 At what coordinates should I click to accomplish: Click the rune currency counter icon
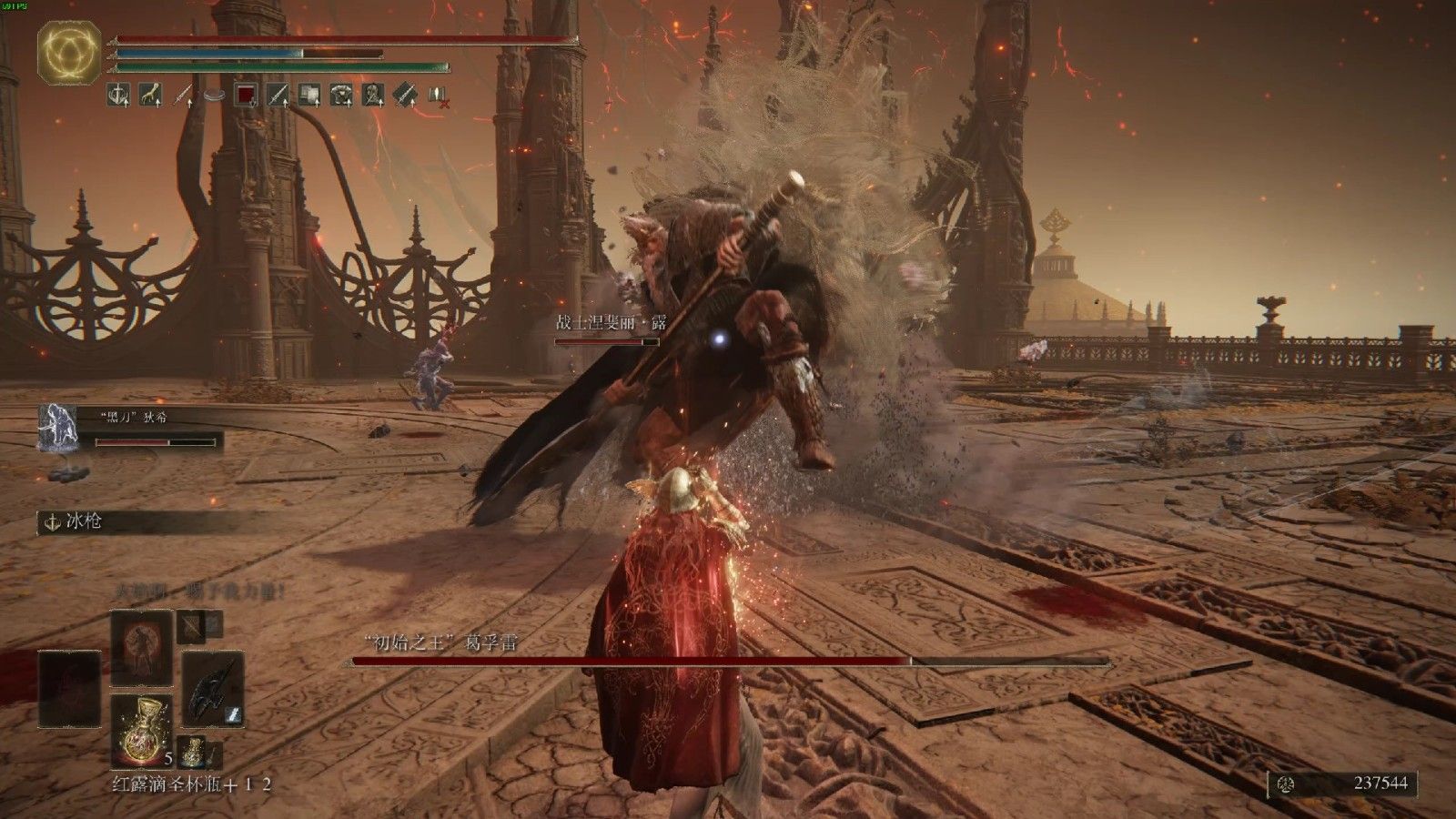click(x=1284, y=784)
